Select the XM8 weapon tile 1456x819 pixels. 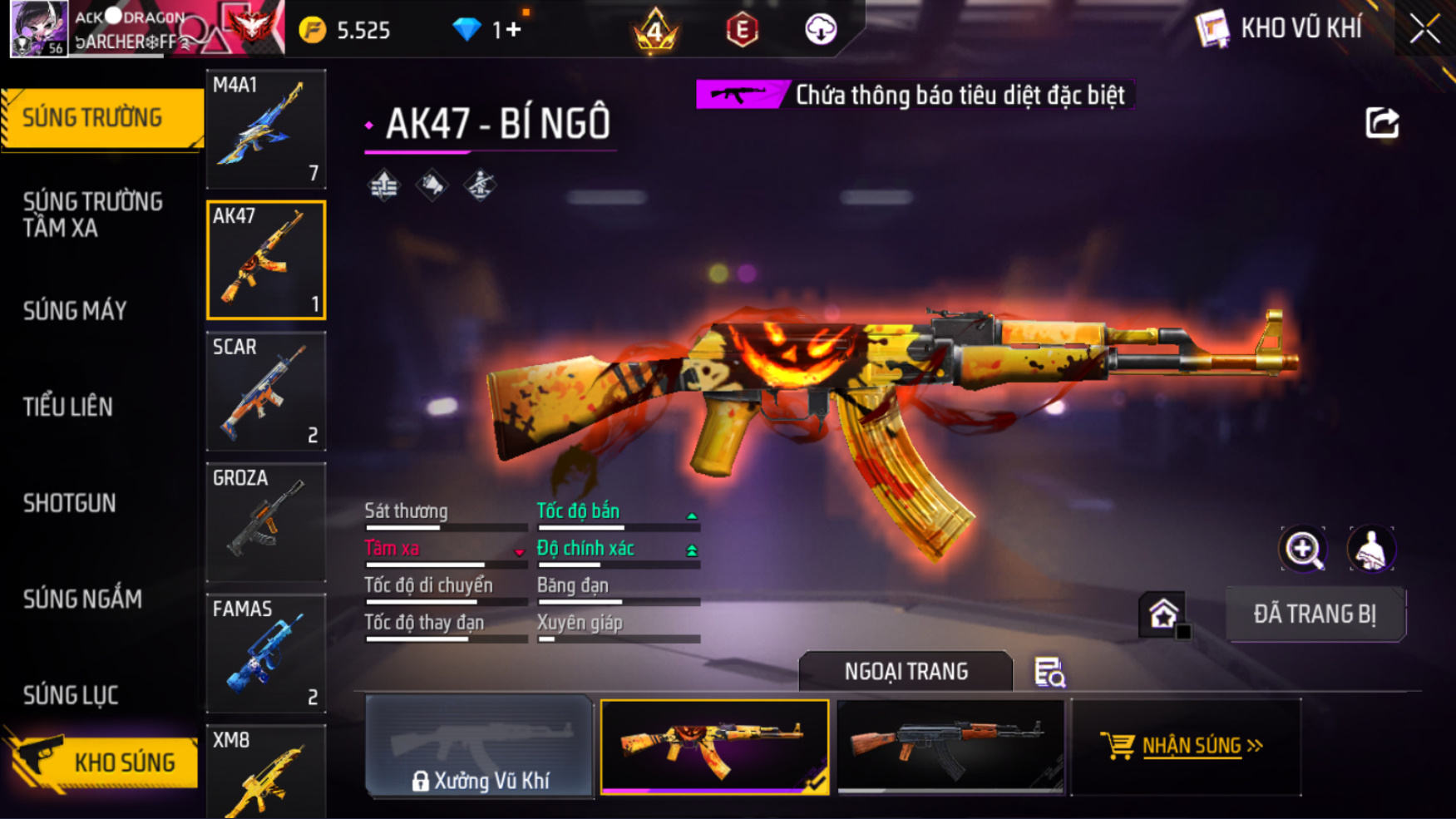coord(266,772)
